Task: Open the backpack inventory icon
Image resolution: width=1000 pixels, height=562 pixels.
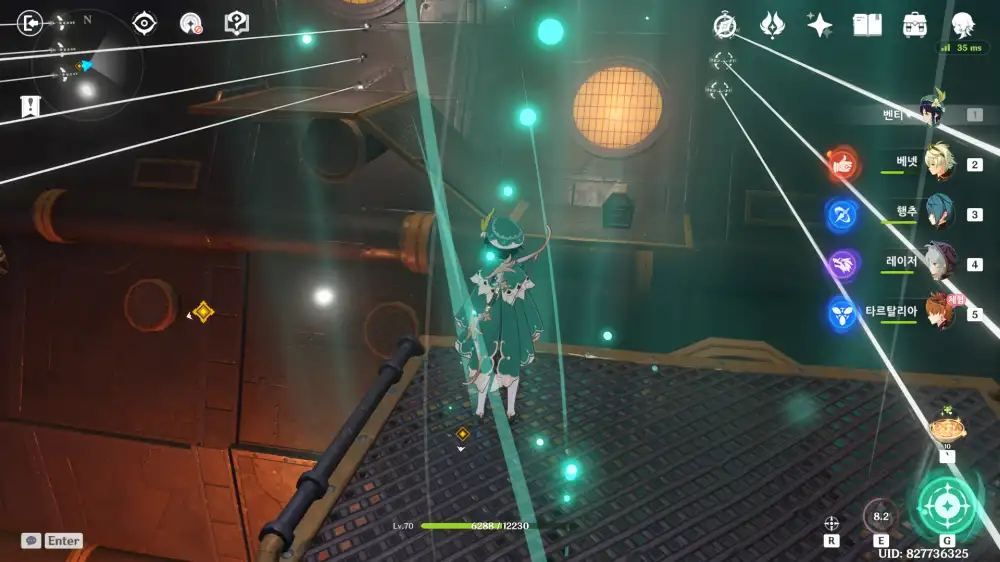Action: (914, 25)
